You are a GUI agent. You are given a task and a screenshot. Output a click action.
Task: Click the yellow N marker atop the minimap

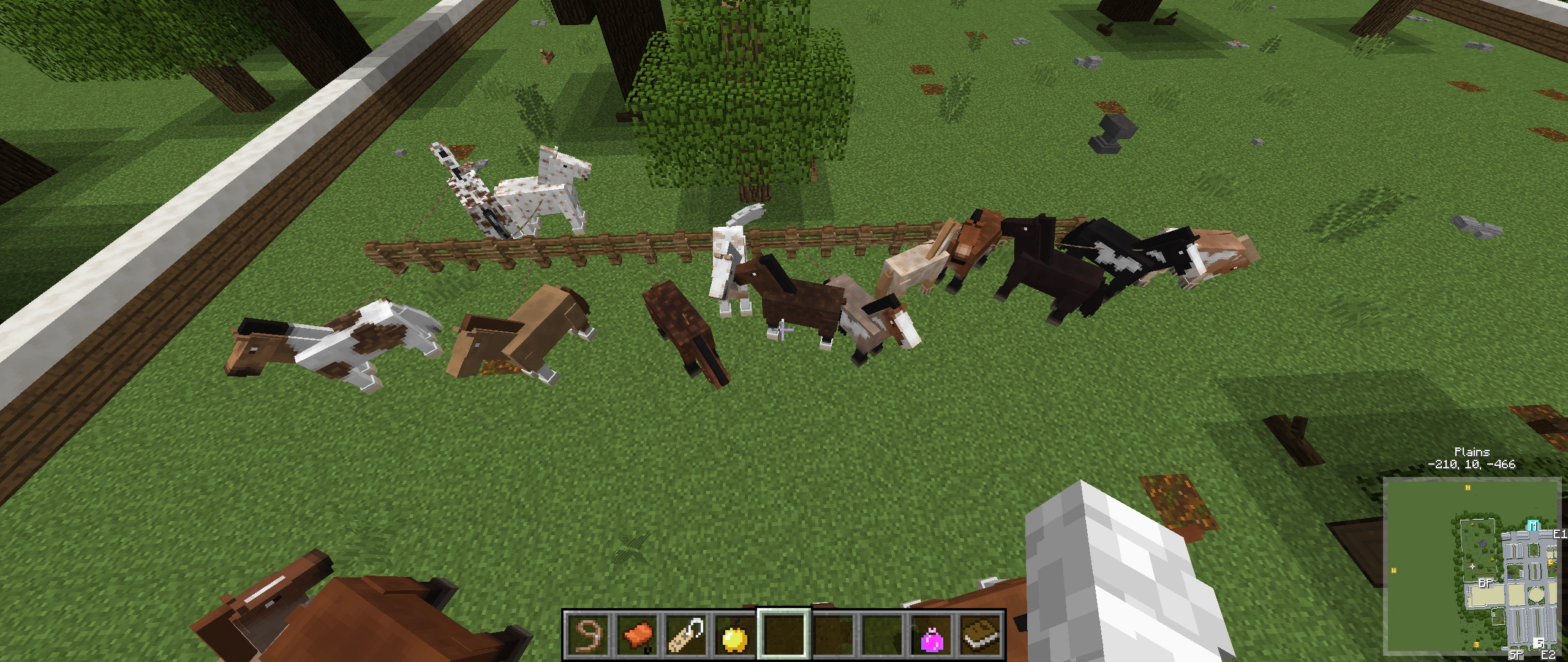click(x=1468, y=489)
